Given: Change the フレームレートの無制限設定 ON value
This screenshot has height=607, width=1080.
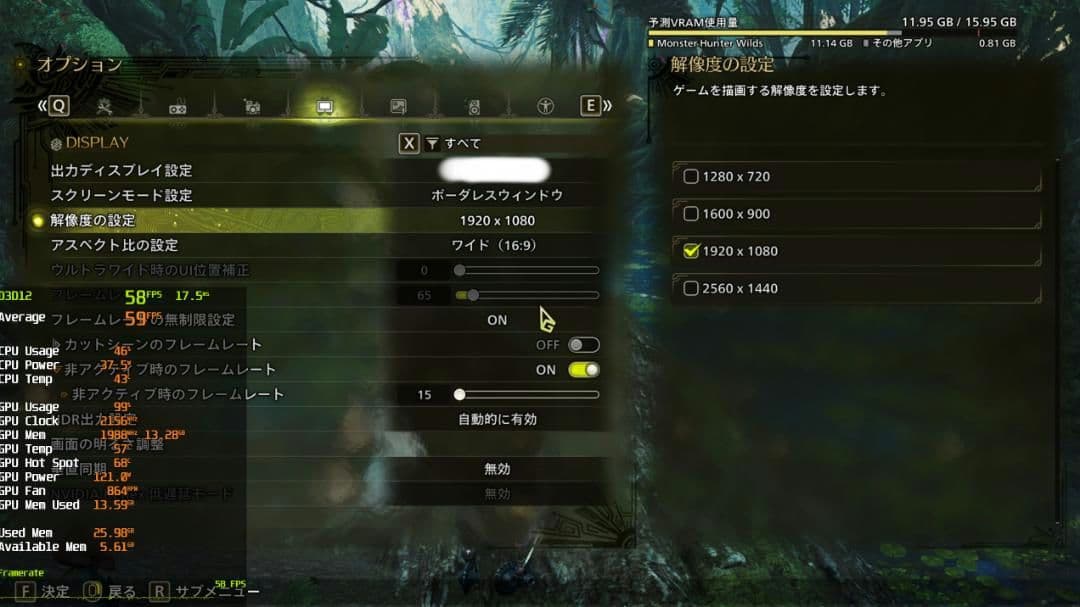Looking at the screenshot, I should click(x=497, y=320).
